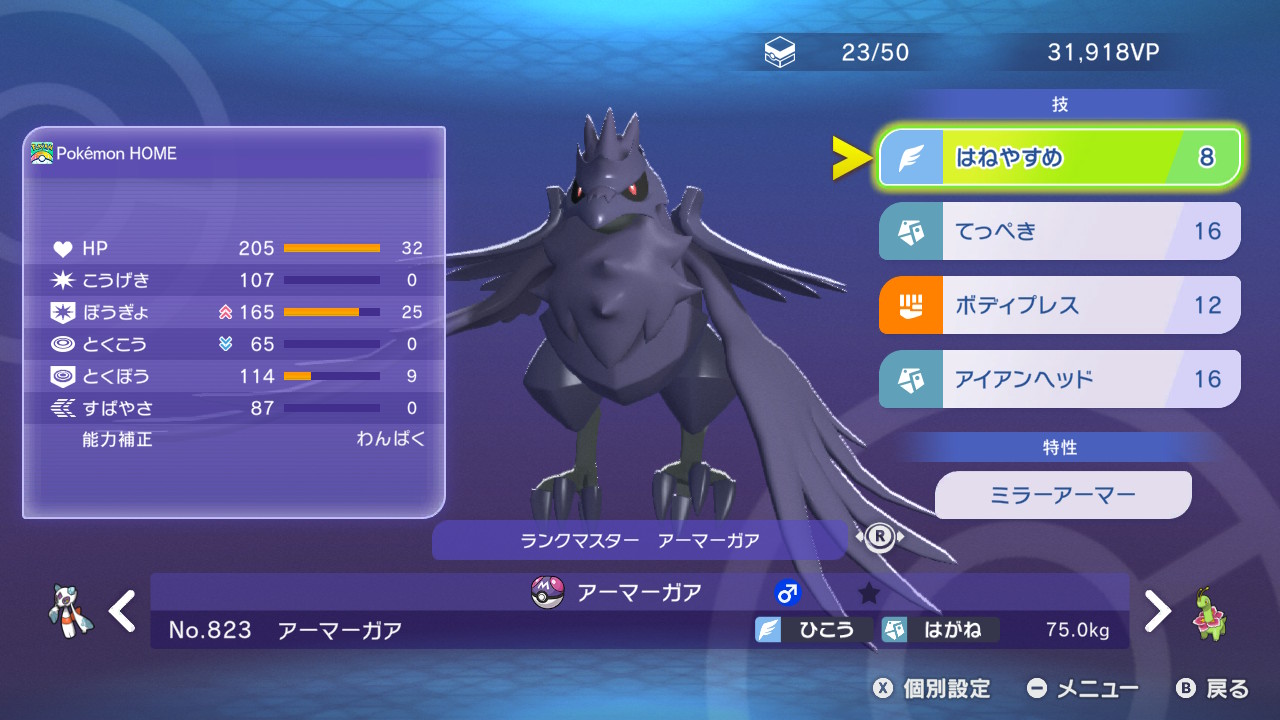Image resolution: width=1280 pixels, height=720 pixels.
Task: Go to the next Pokémon with right arrow
Action: coord(1157,610)
